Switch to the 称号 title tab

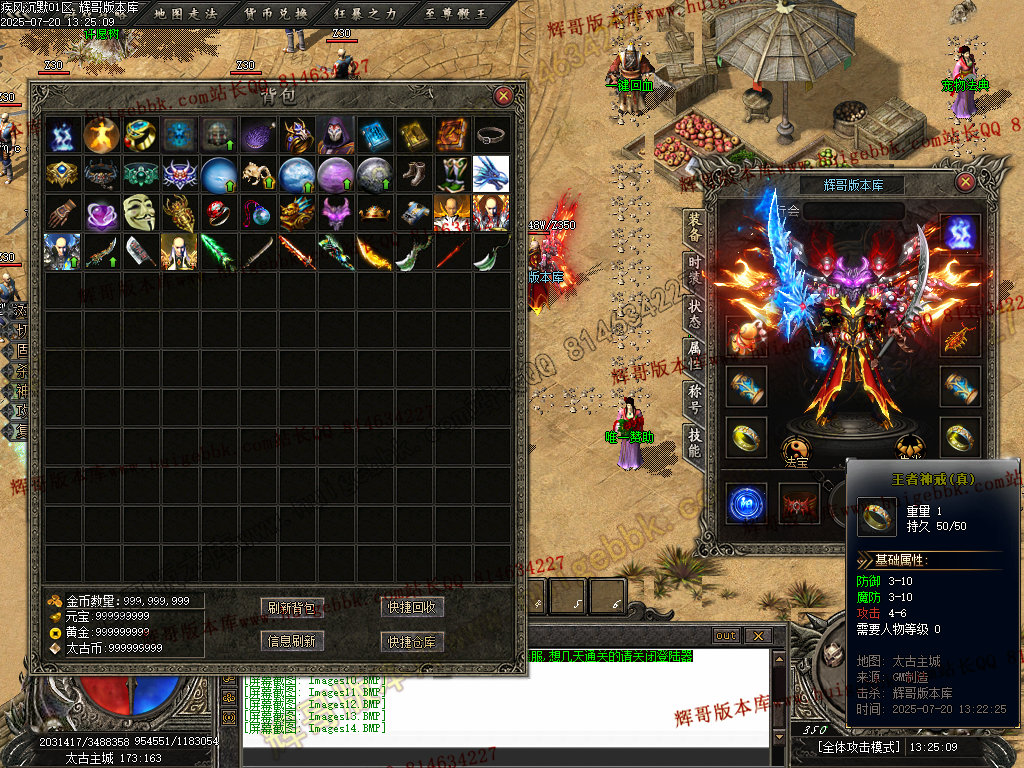[694, 400]
